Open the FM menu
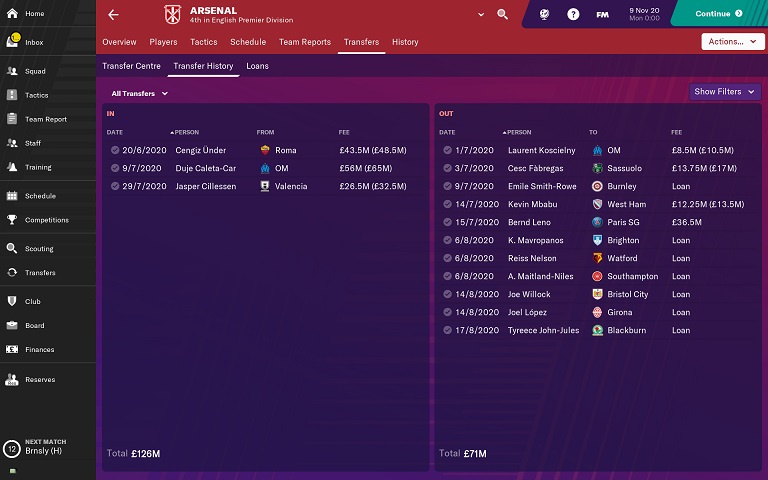 coord(602,15)
